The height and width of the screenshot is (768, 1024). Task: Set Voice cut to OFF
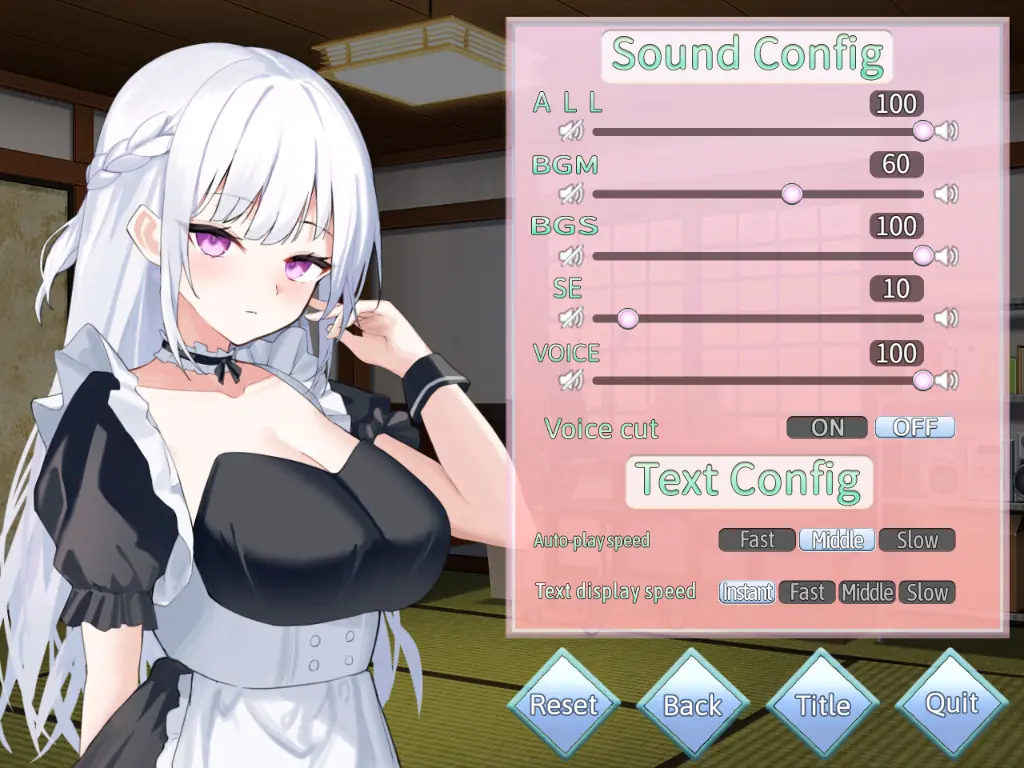pyautogui.click(x=915, y=428)
